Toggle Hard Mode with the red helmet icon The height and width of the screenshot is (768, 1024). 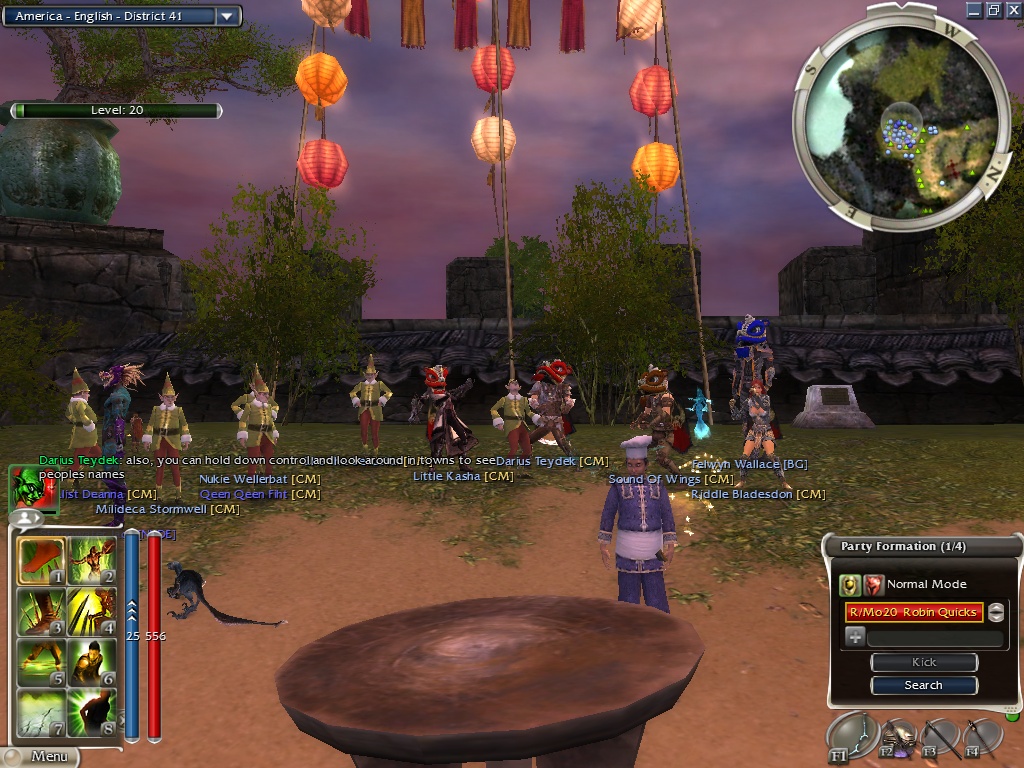click(x=874, y=585)
